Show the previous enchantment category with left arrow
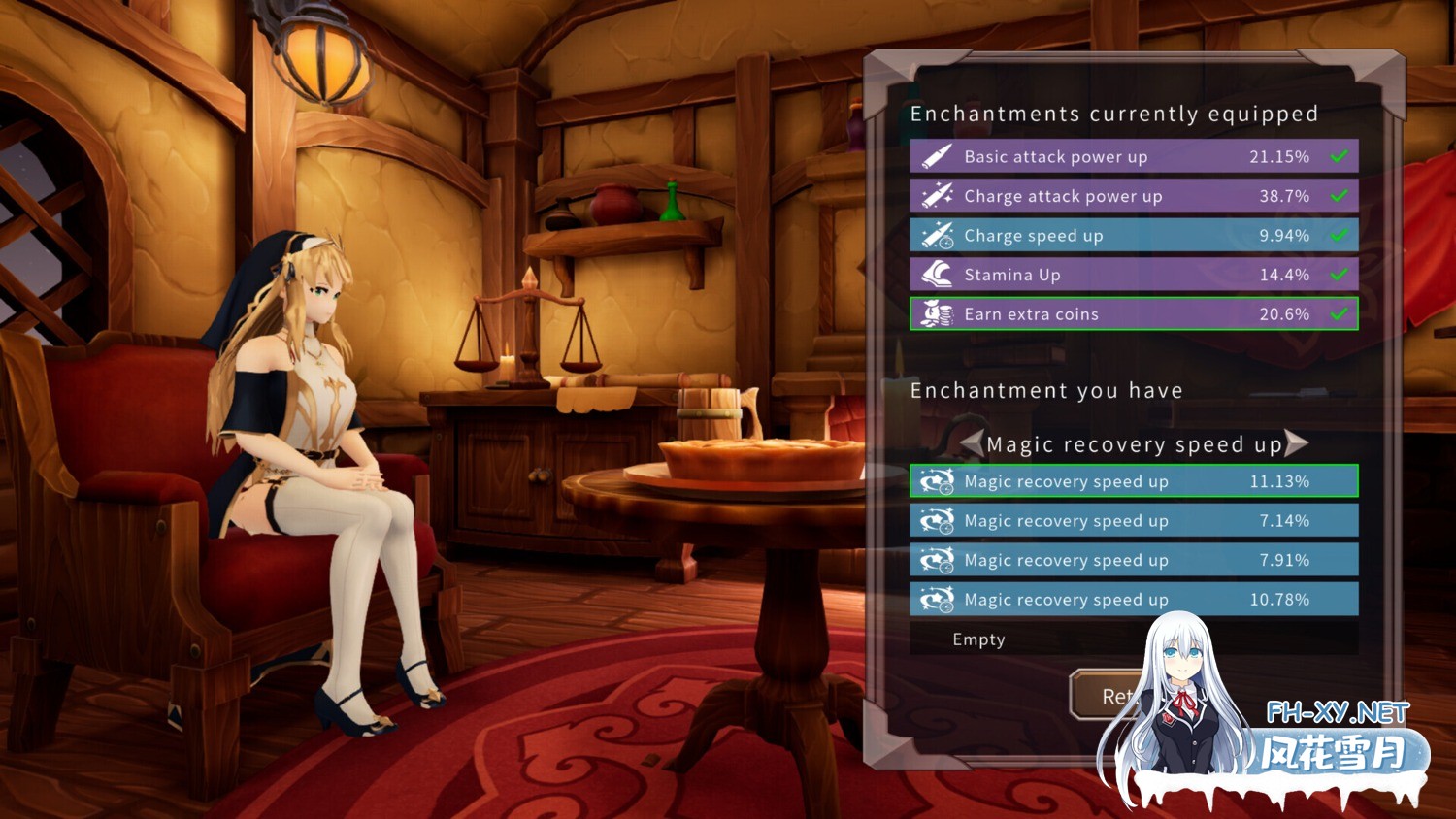This screenshot has width=1456, height=819. pos(972,443)
